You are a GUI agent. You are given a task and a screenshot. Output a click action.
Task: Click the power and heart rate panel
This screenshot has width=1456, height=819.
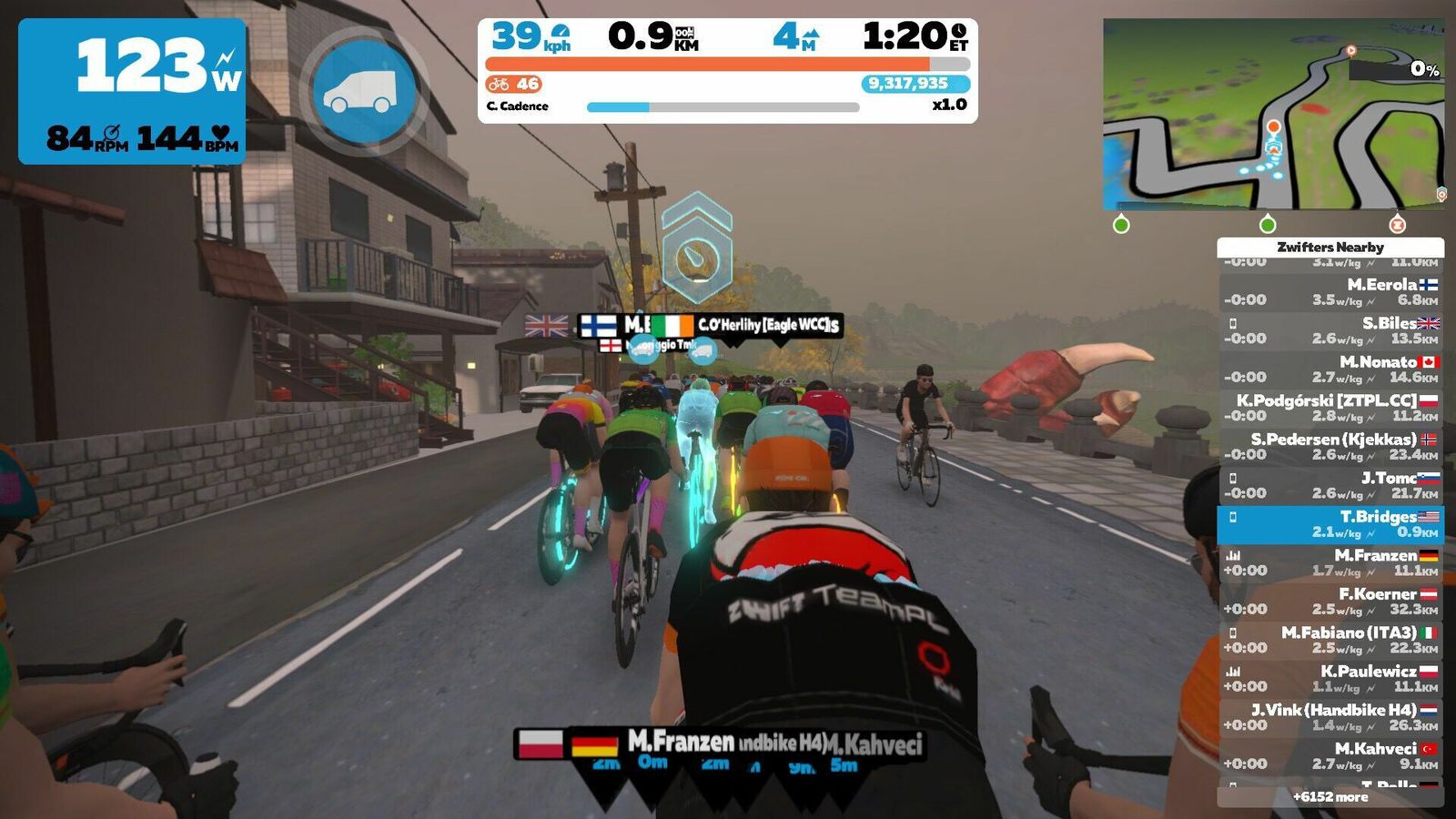[132, 91]
